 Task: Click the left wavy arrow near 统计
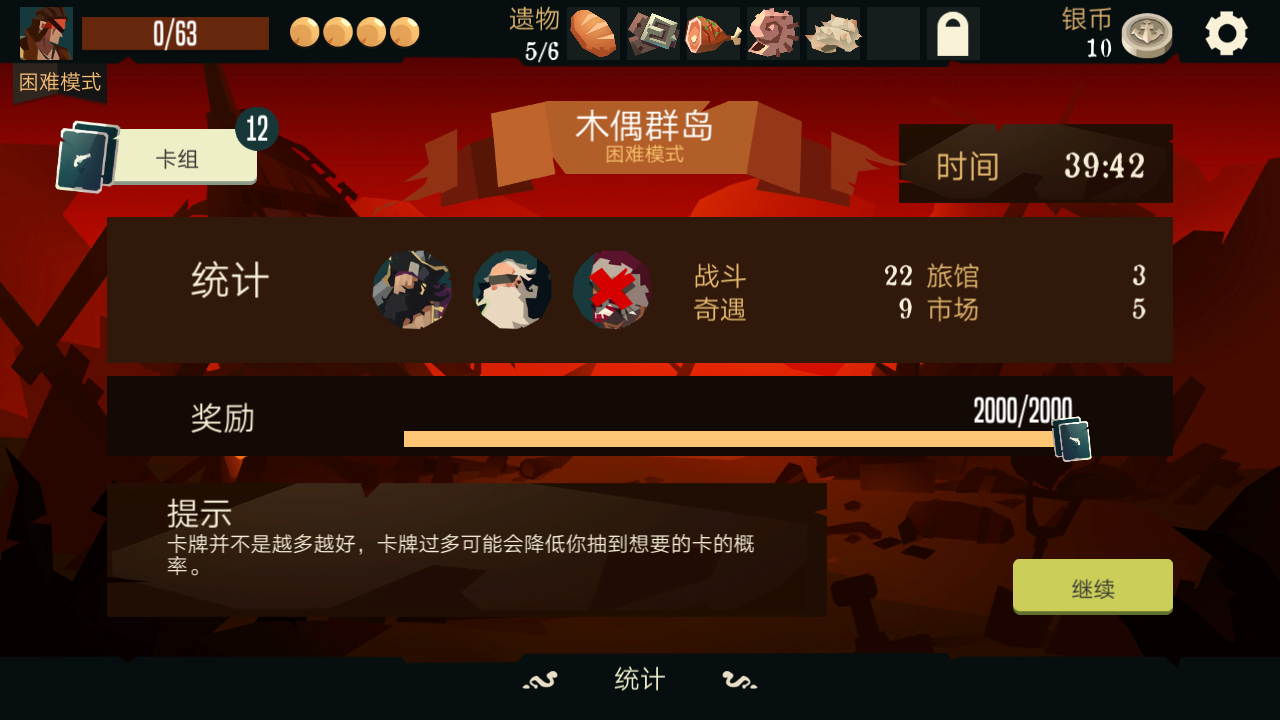538,679
